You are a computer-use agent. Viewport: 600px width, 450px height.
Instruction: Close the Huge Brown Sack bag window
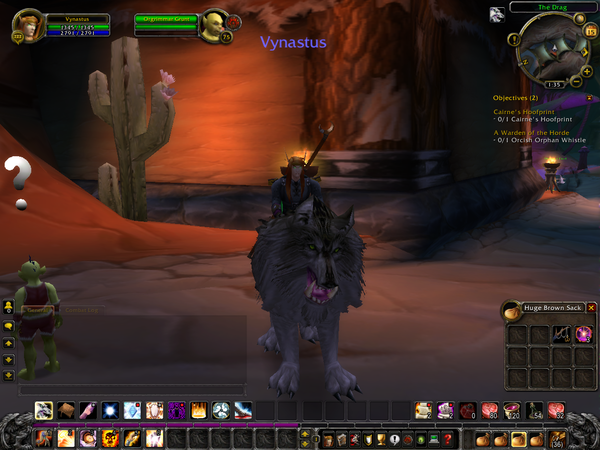click(x=591, y=308)
